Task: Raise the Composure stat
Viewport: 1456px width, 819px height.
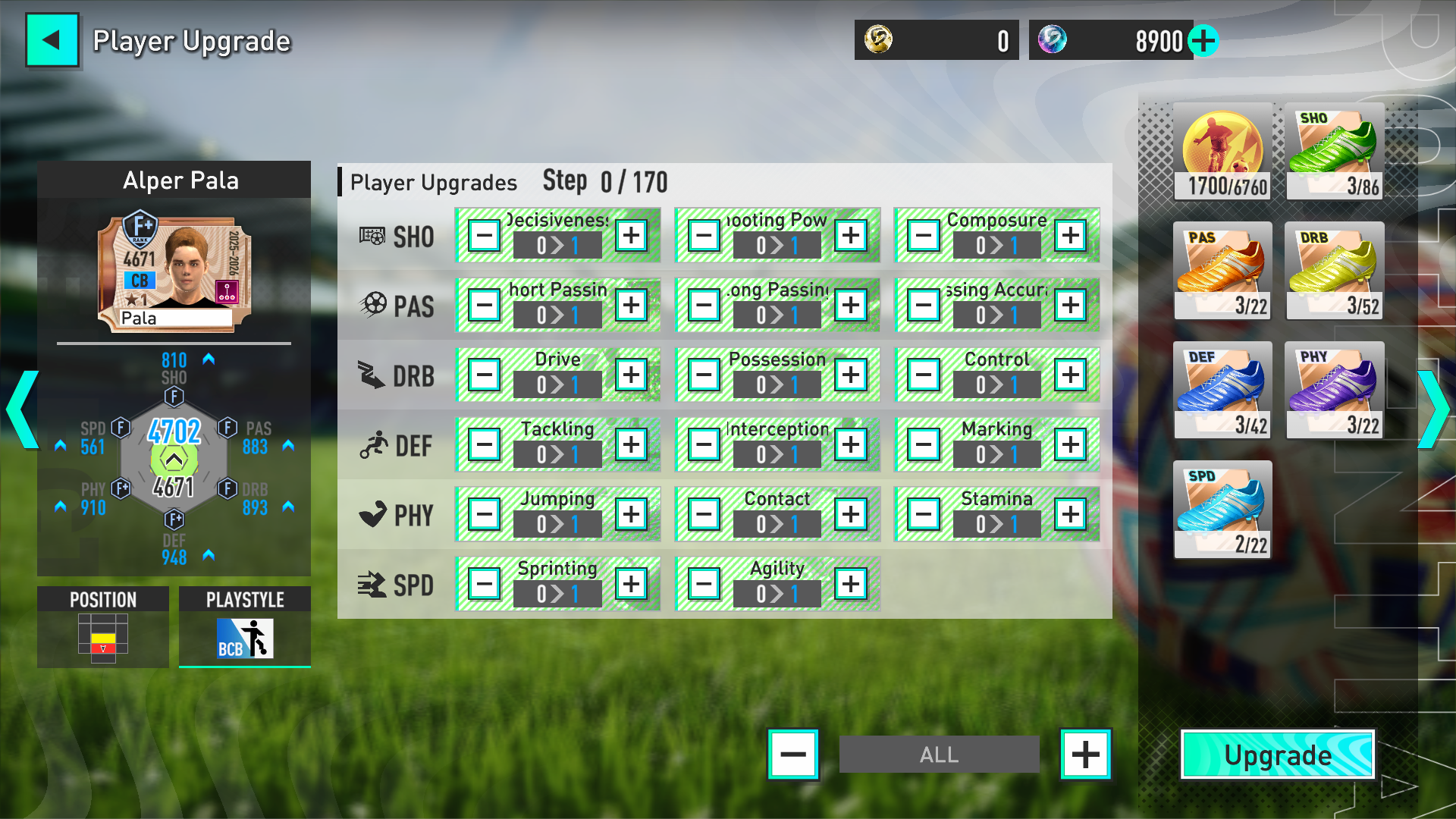Action: (x=1070, y=236)
